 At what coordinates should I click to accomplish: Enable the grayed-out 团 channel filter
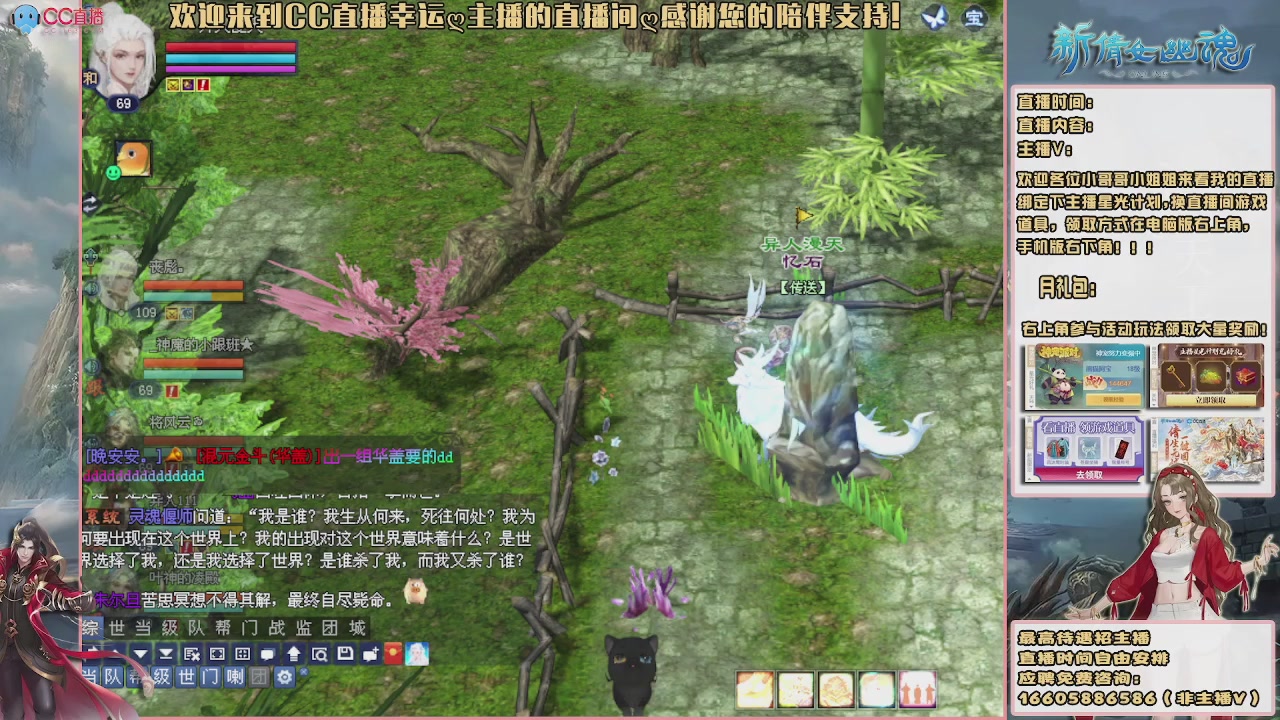coord(258,676)
